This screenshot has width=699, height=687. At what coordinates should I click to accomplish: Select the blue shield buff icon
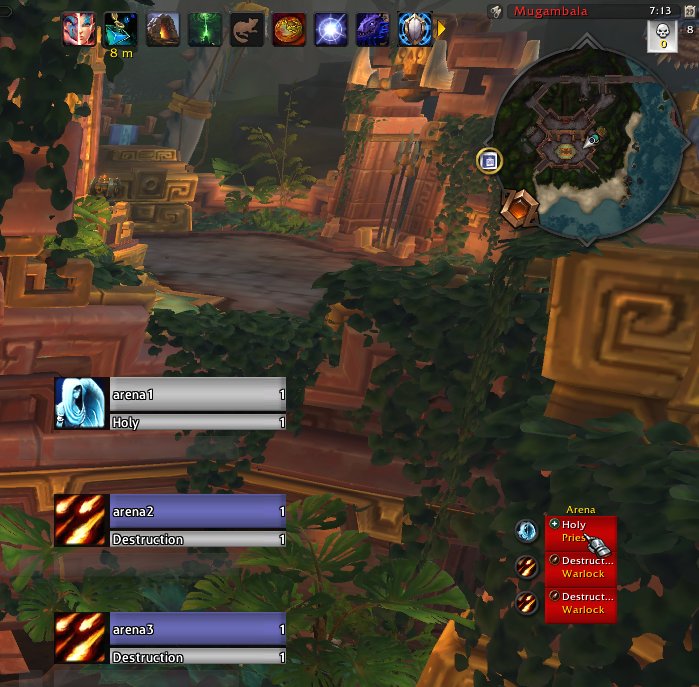pyautogui.click(x=414, y=29)
